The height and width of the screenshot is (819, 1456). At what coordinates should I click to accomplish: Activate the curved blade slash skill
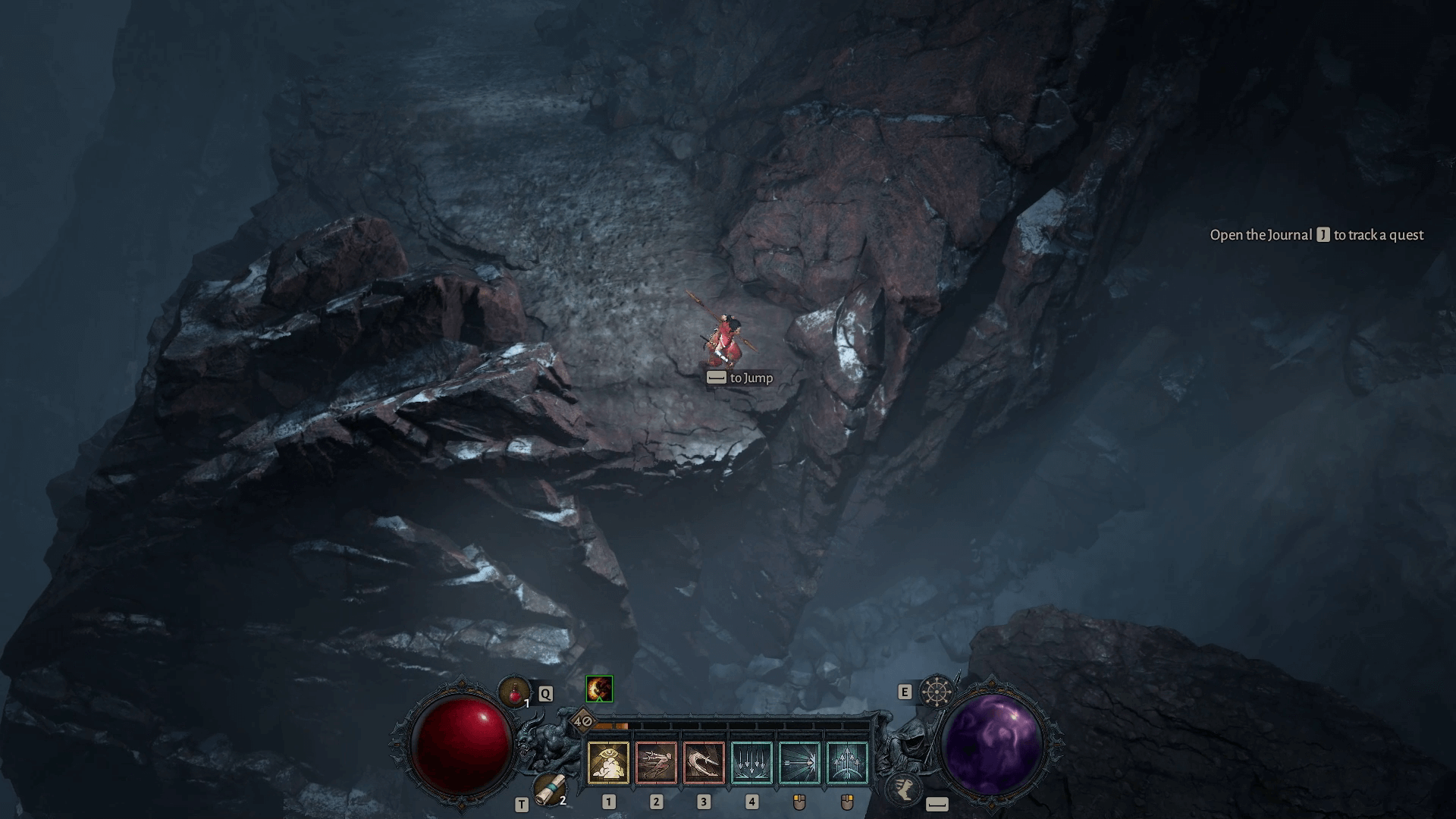coord(704,762)
